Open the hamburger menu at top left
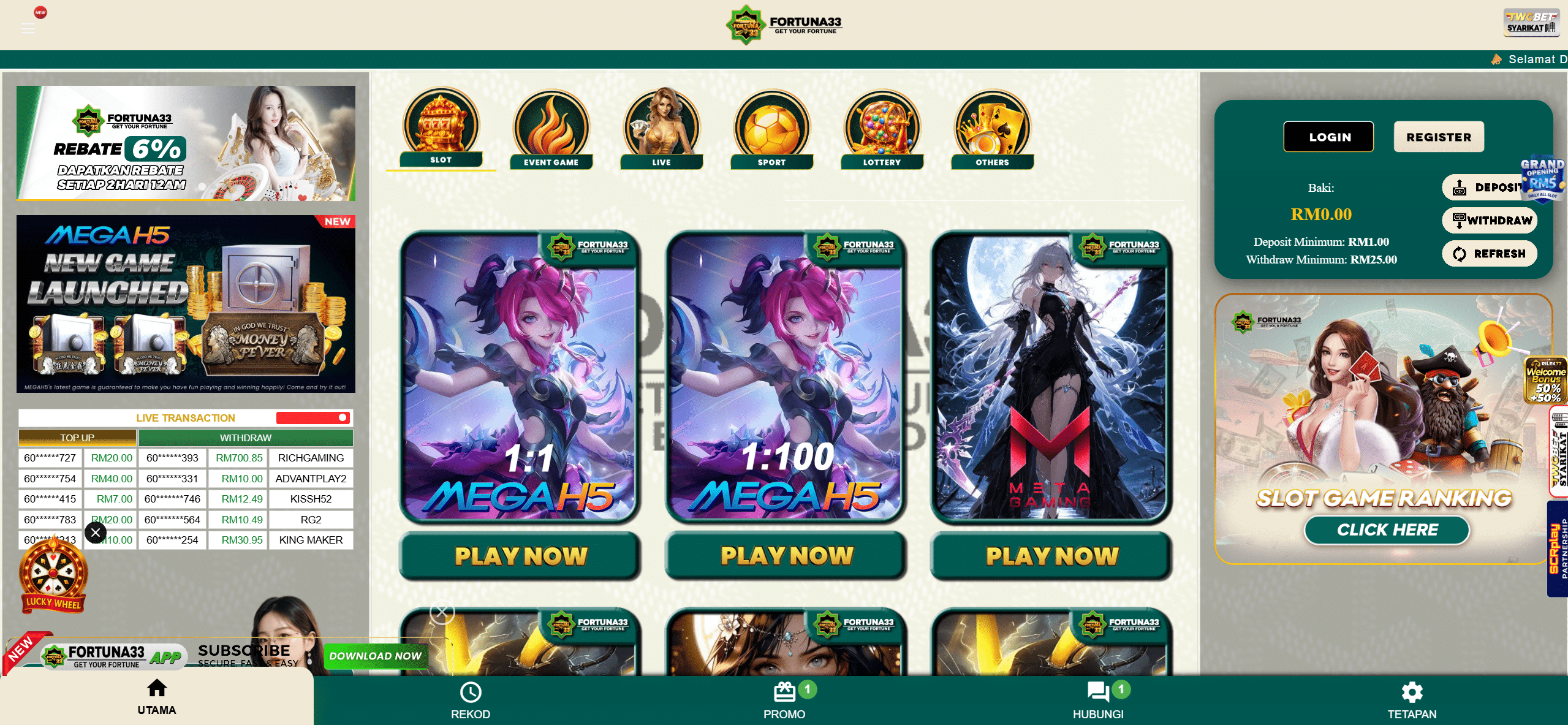 tap(28, 28)
